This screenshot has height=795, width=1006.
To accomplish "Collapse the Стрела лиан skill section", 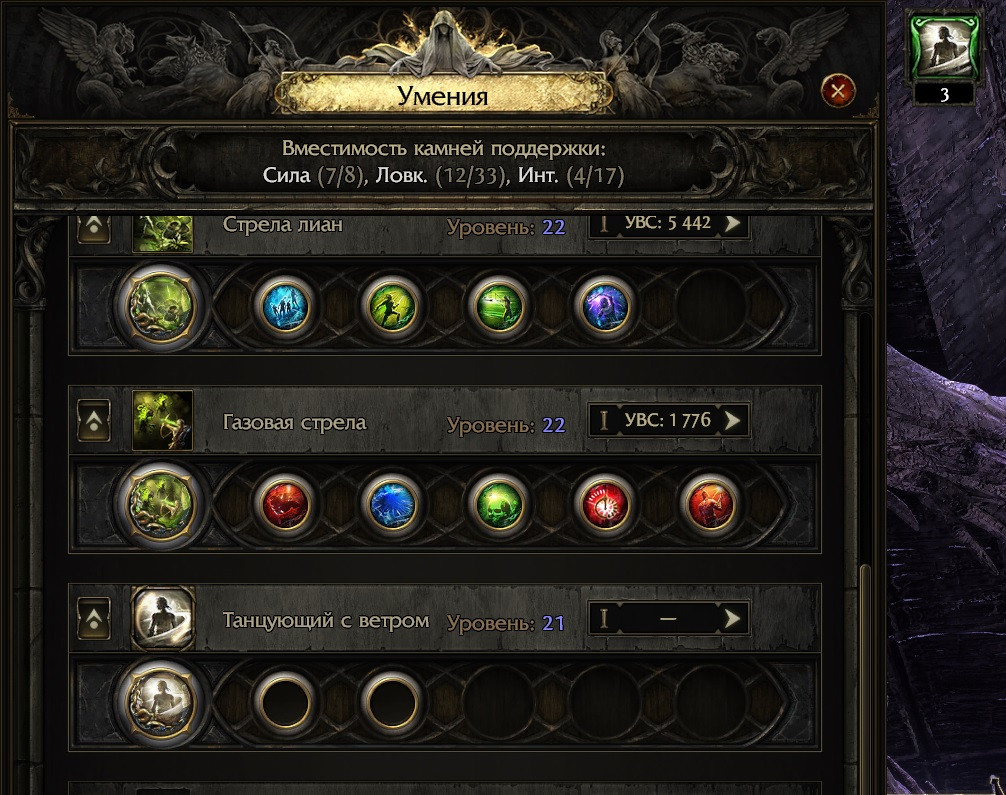I will pyautogui.click(x=94, y=226).
